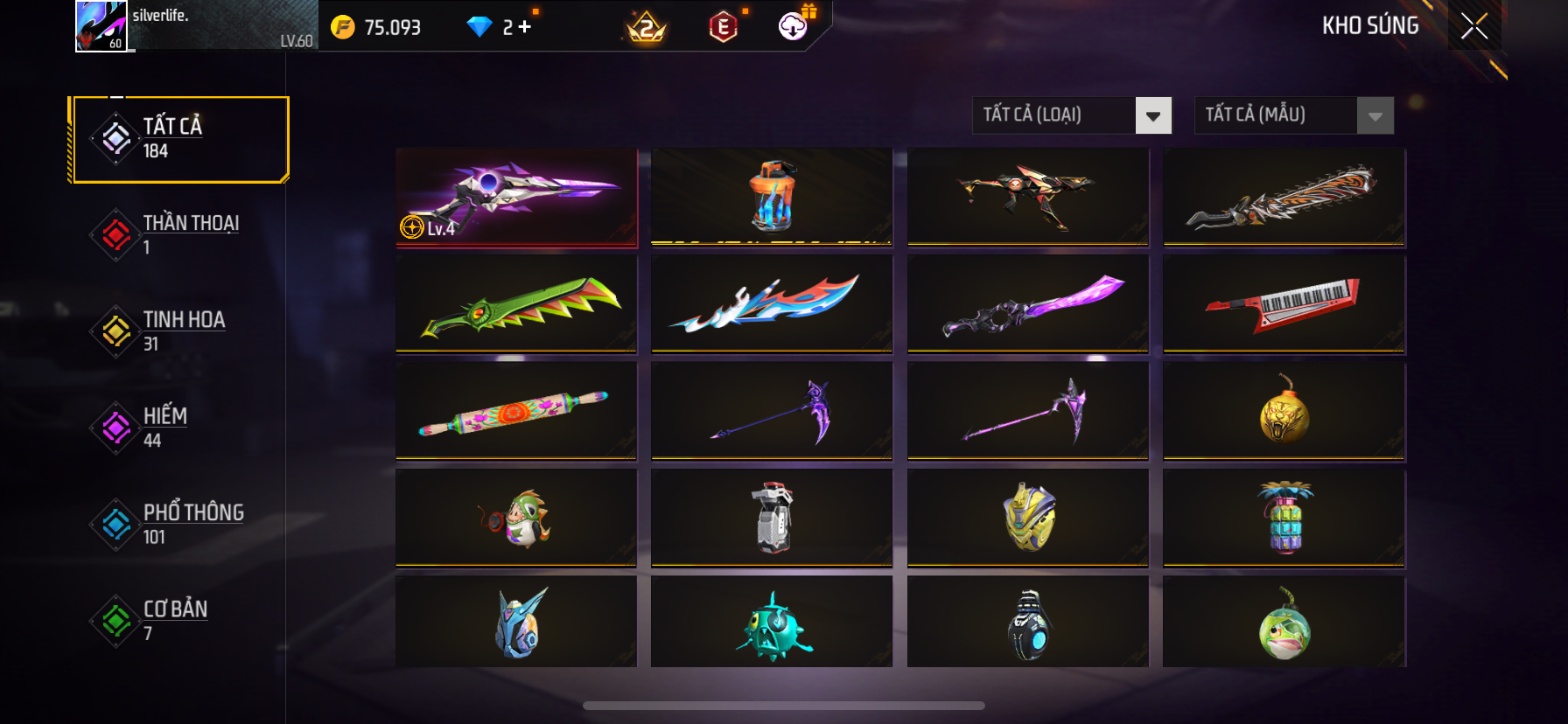
Task: Choose the red keytar melee skin
Action: (1284, 303)
